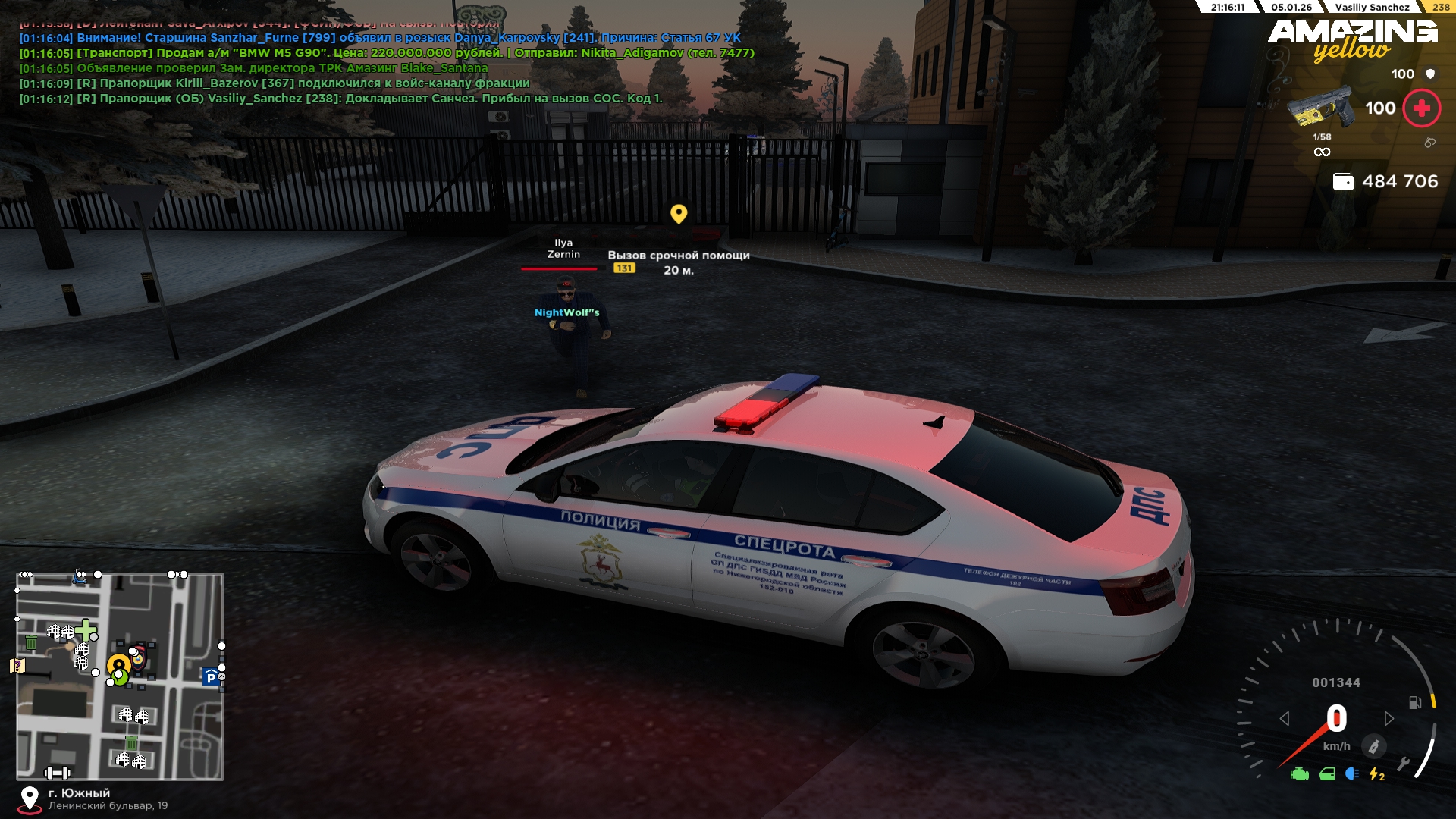The image size is (1456, 819).
Task: Click the left turn signal arrow
Action: click(x=1284, y=718)
